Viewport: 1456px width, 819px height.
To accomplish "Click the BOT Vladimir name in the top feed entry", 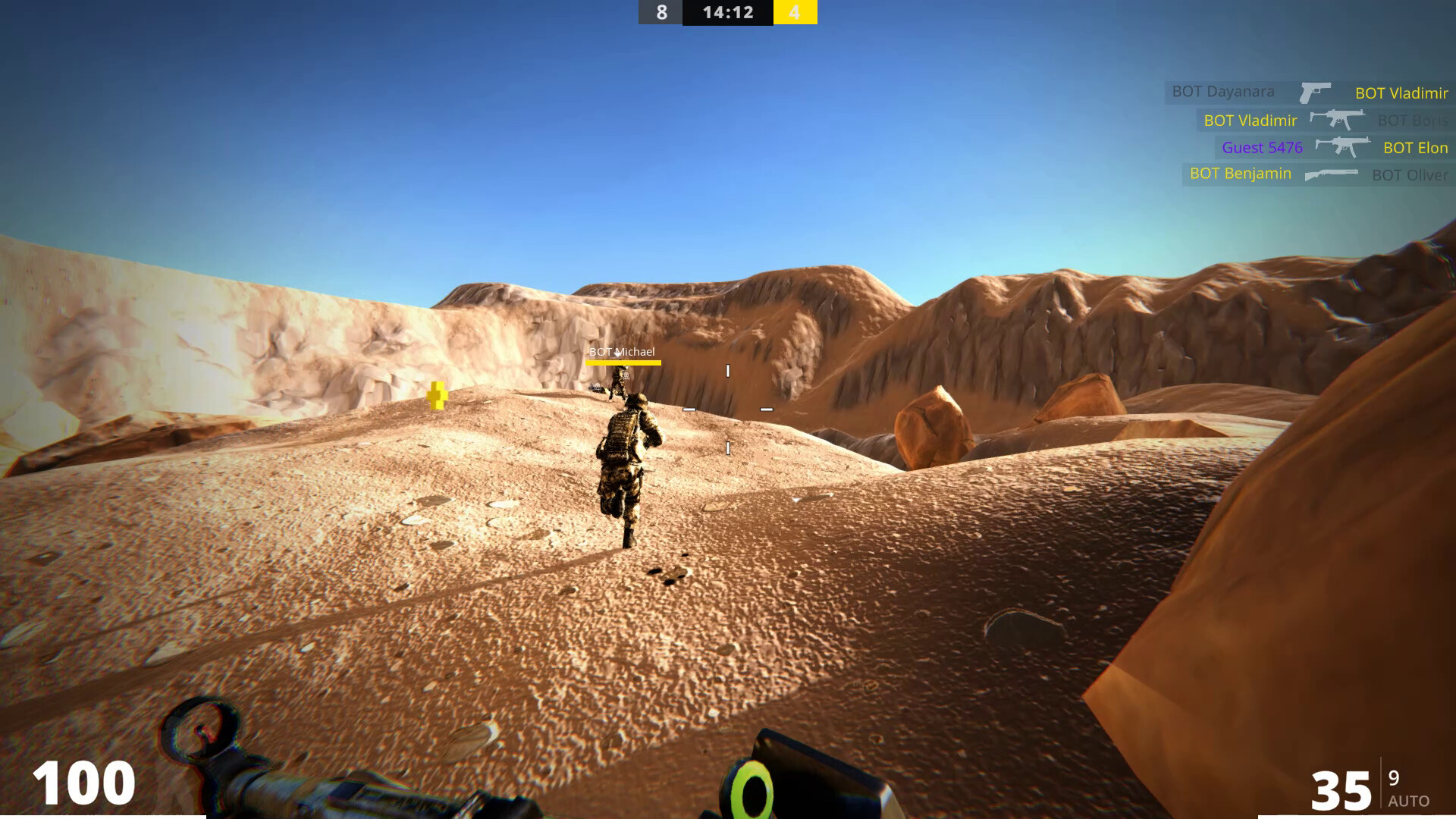I will pos(1401,93).
